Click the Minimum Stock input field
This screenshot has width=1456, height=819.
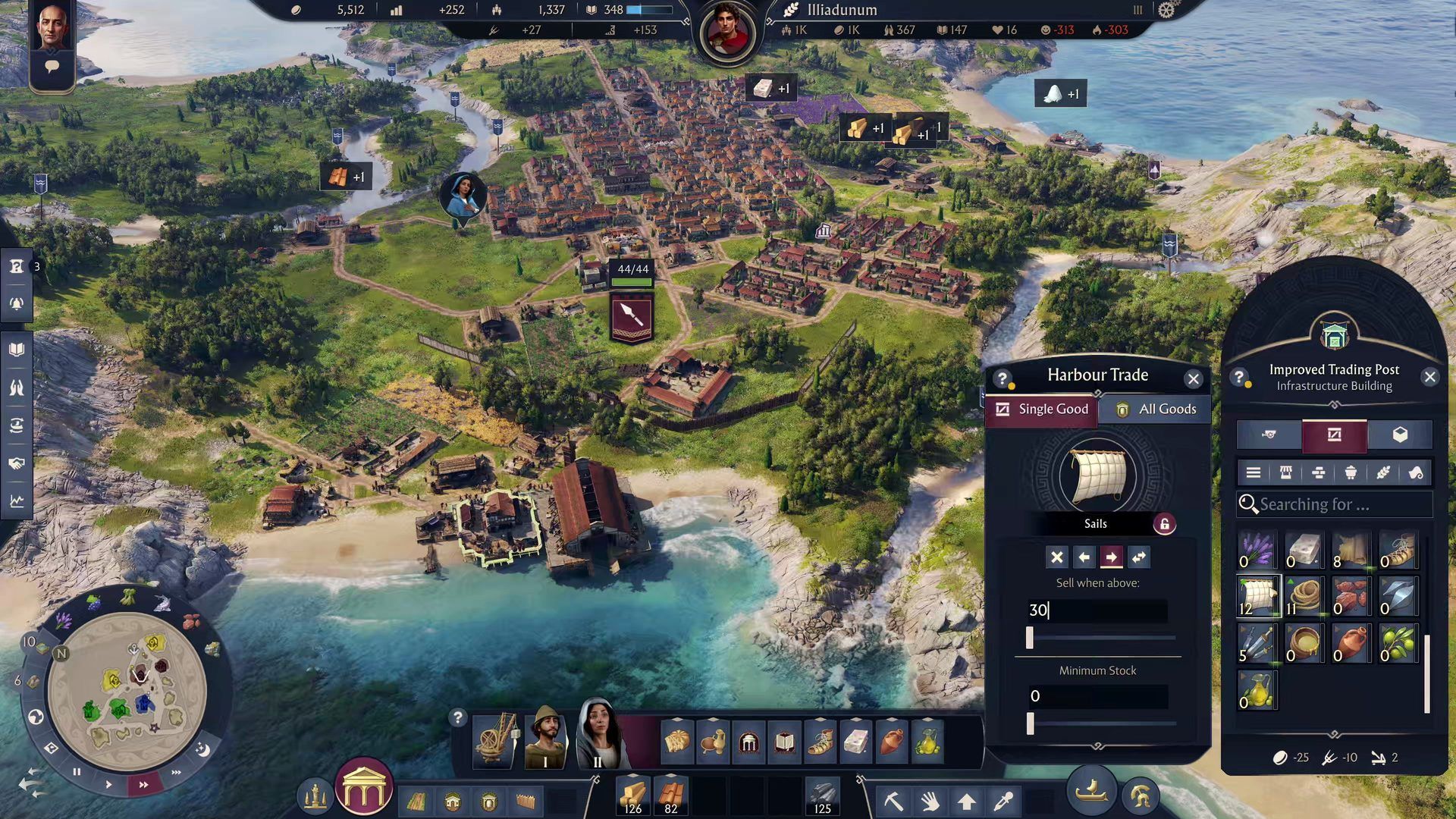pos(1097,696)
